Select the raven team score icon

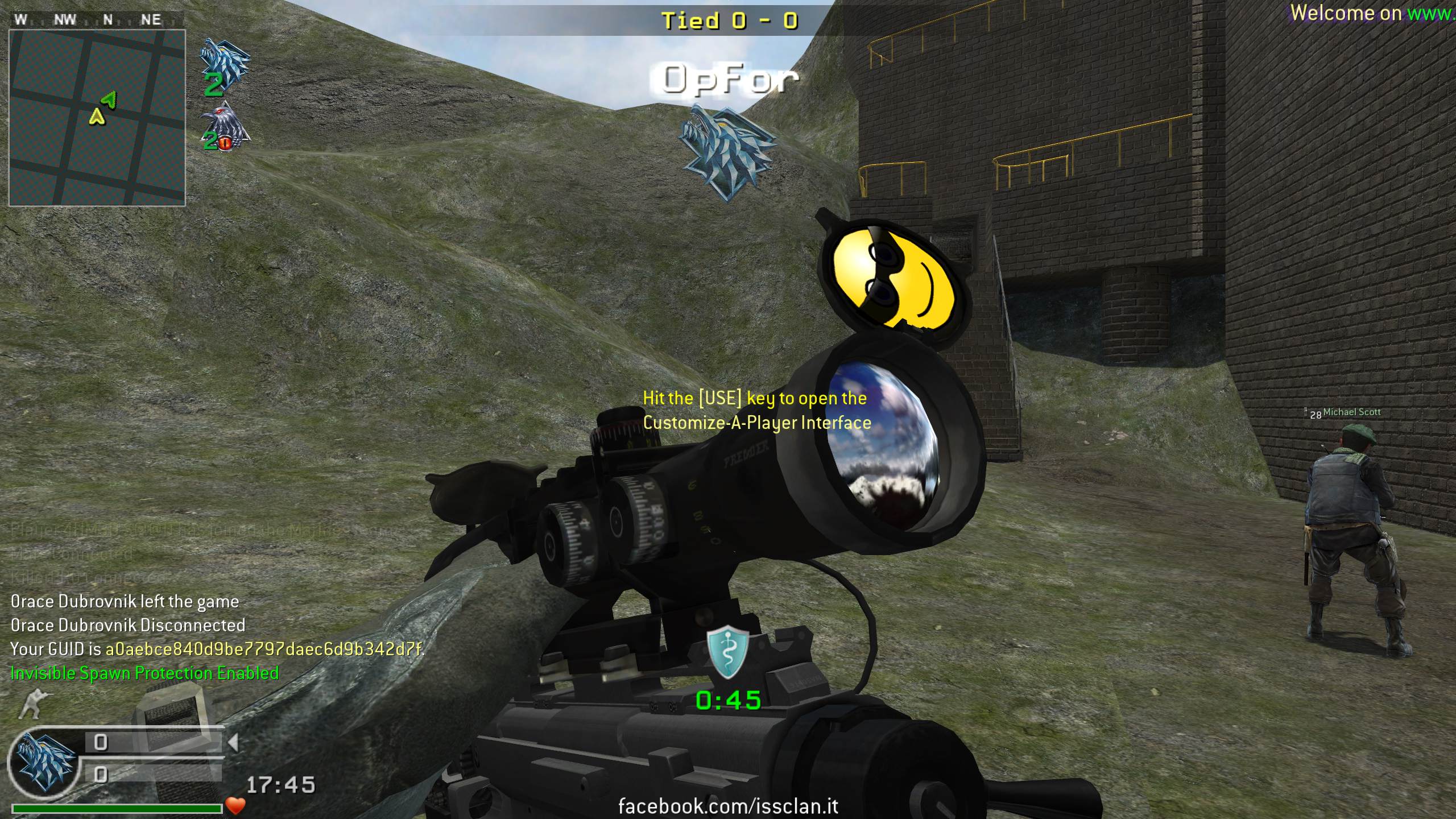(225, 128)
